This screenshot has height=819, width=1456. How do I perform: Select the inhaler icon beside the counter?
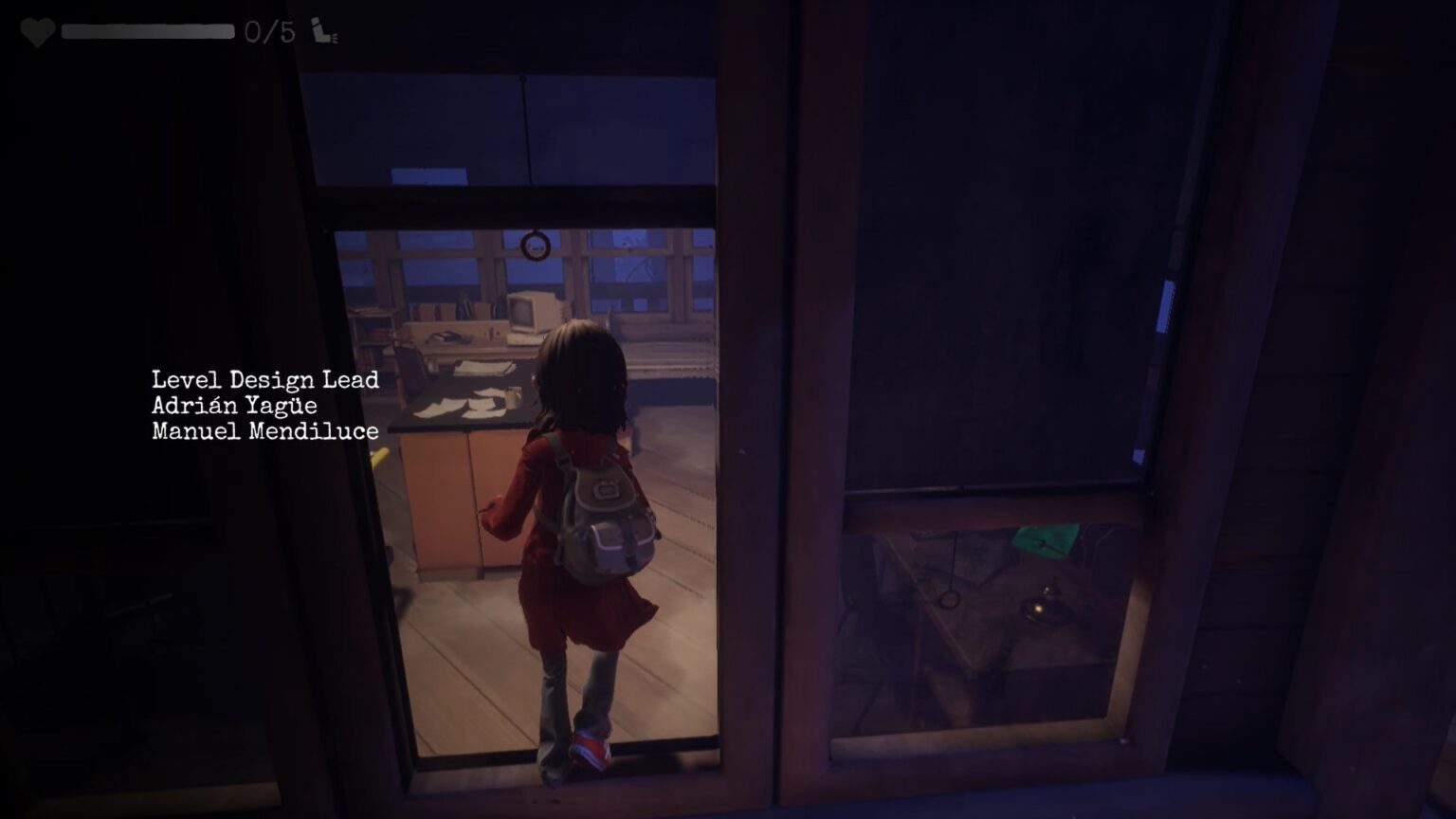click(319, 28)
